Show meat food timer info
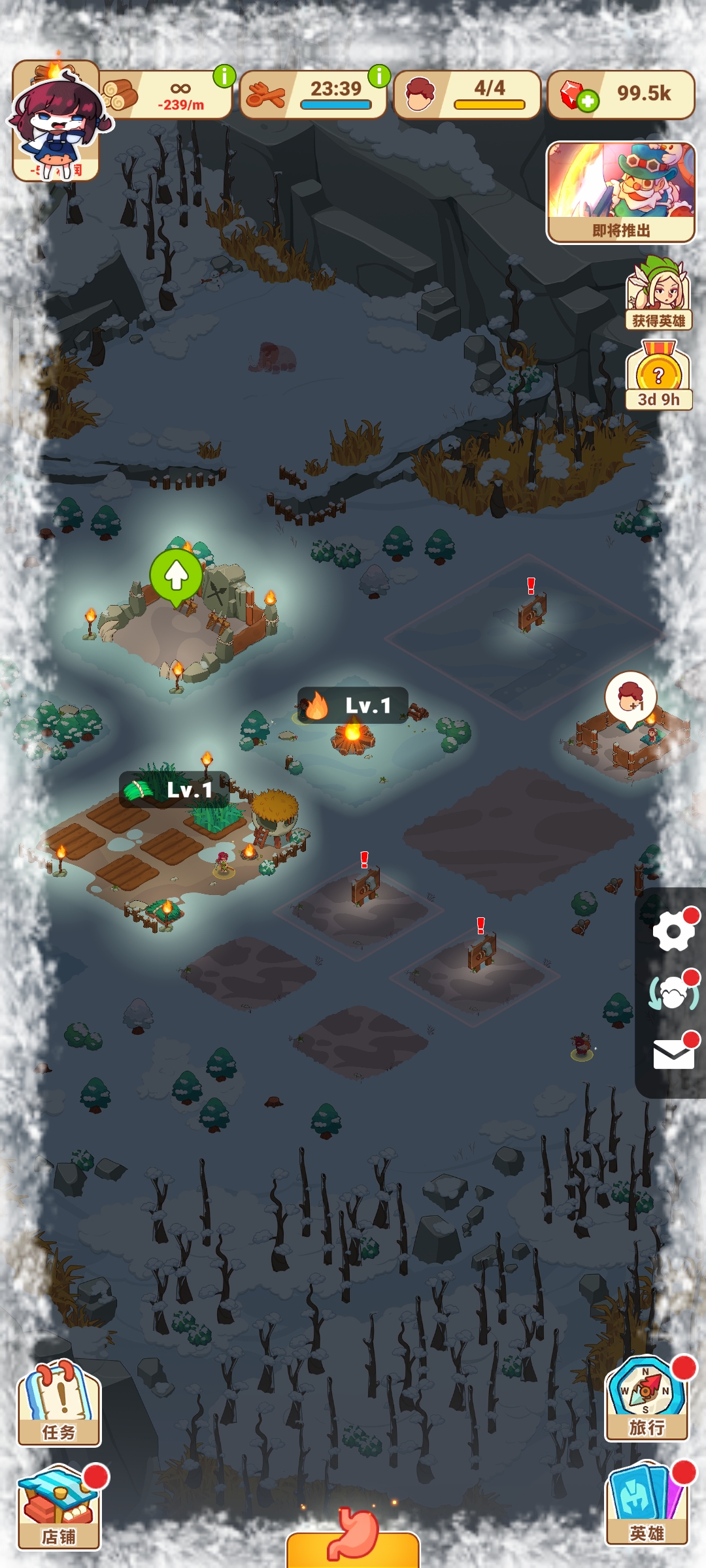This screenshot has width=706, height=1568. 379,76
